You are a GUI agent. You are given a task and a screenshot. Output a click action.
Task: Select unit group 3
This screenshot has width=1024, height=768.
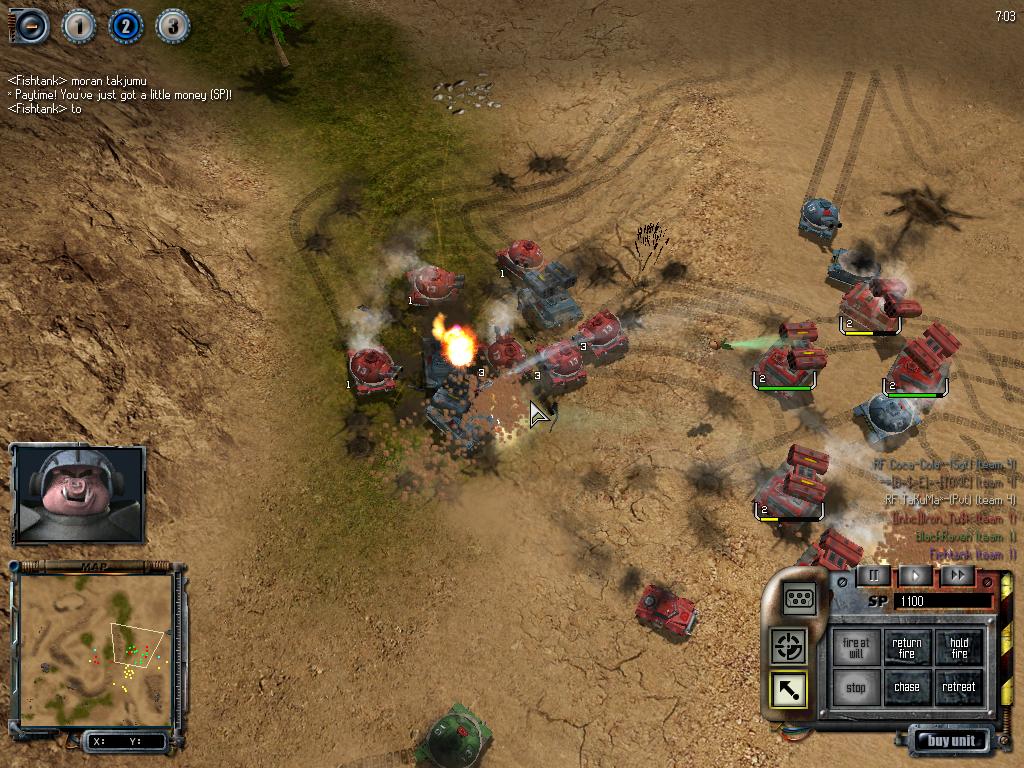(x=172, y=25)
